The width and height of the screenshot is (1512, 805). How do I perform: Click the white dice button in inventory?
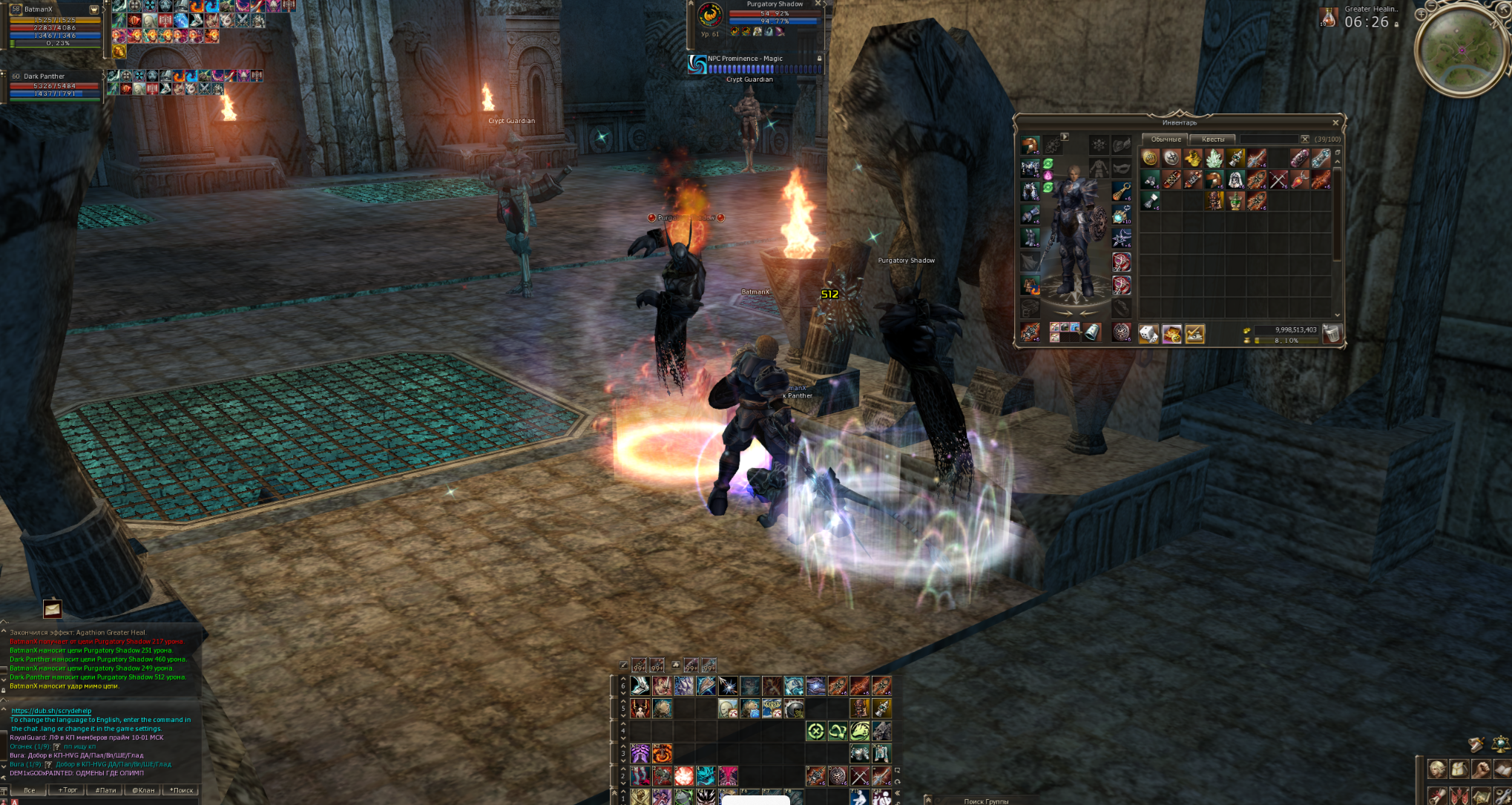click(1148, 335)
